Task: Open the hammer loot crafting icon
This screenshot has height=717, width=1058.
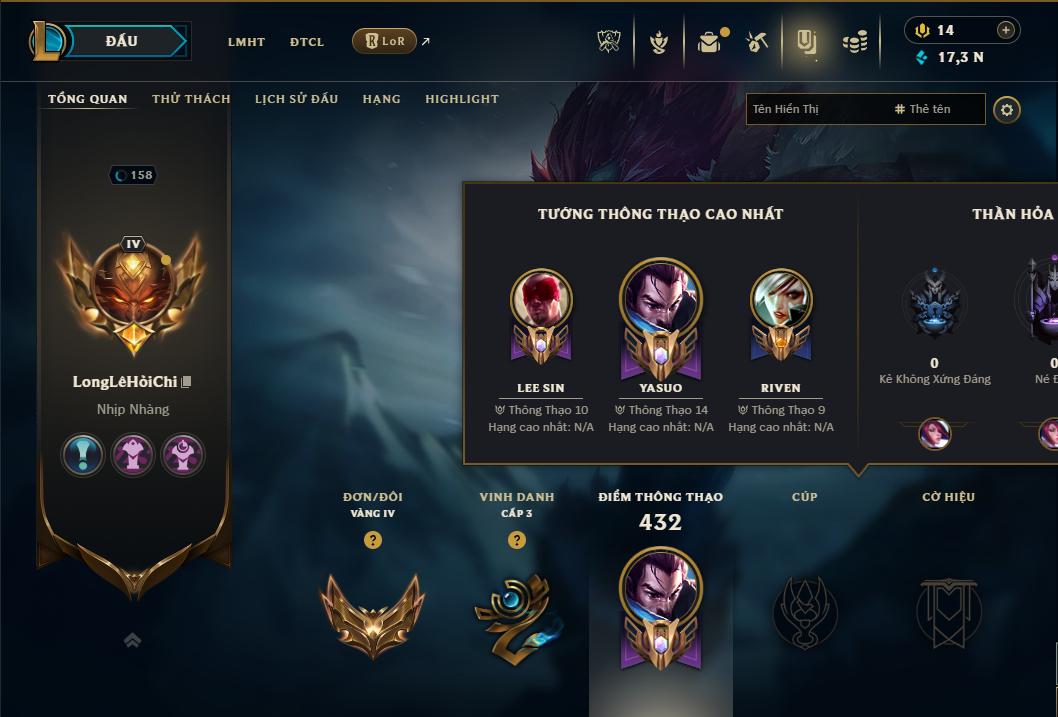Action: [757, 42]
